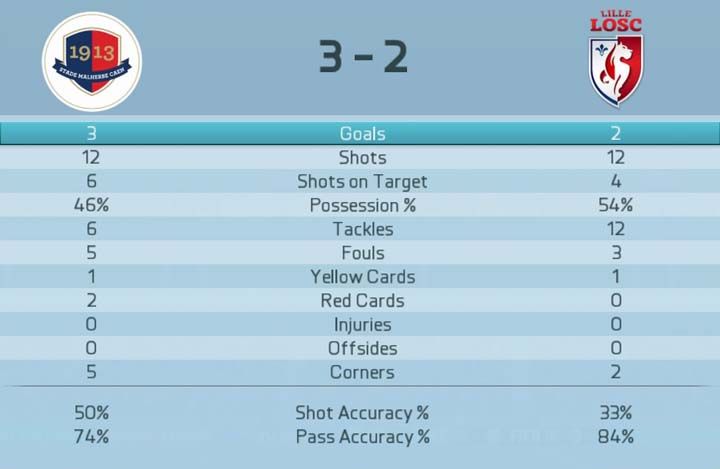The width and height of the screenshot is (720, 469).
Task: Select the Injuries stat row
Action: click(361, 325)
